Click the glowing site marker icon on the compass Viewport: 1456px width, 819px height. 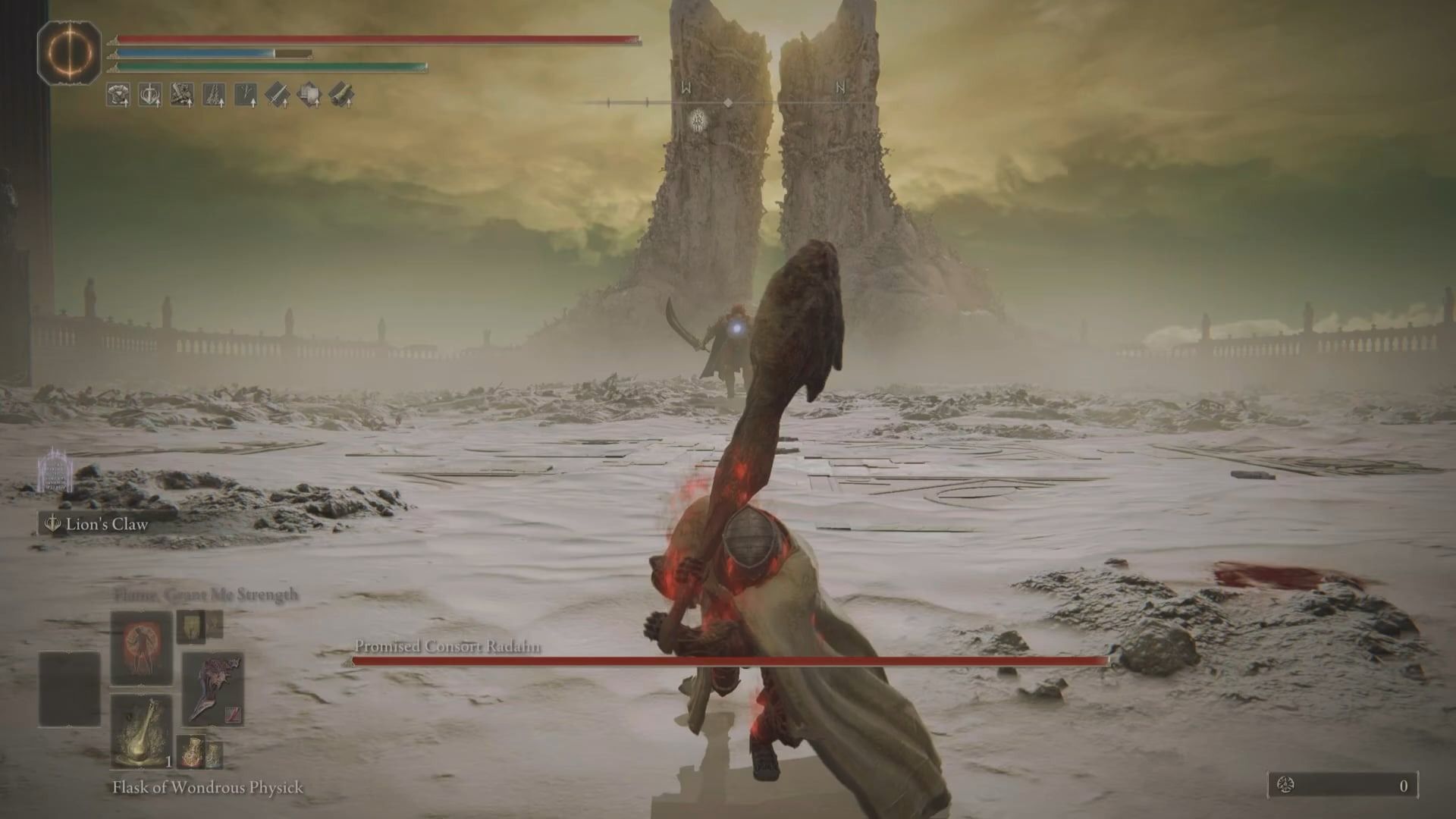[x=698, y=121]
